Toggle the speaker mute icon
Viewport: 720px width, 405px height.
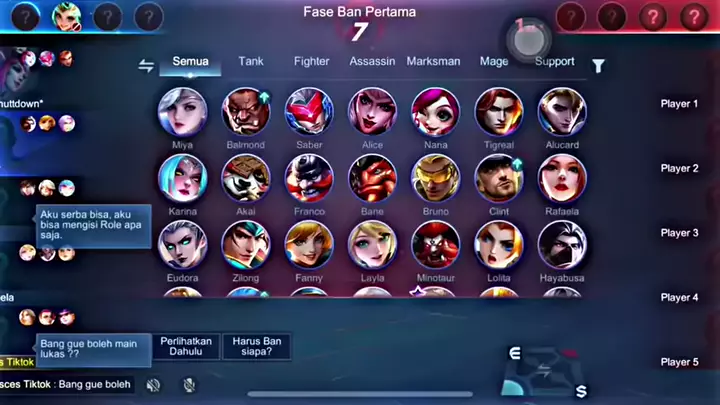tap(153, 384)
